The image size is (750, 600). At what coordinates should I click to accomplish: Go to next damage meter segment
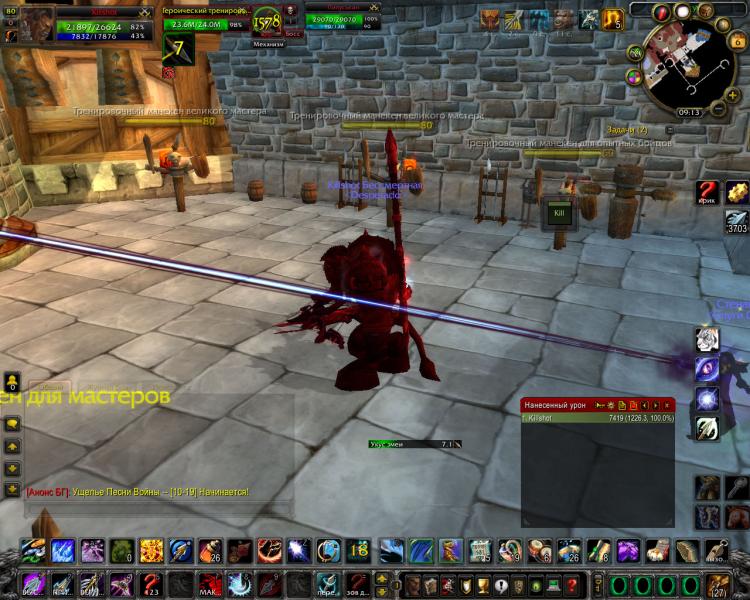pos(655,404)
